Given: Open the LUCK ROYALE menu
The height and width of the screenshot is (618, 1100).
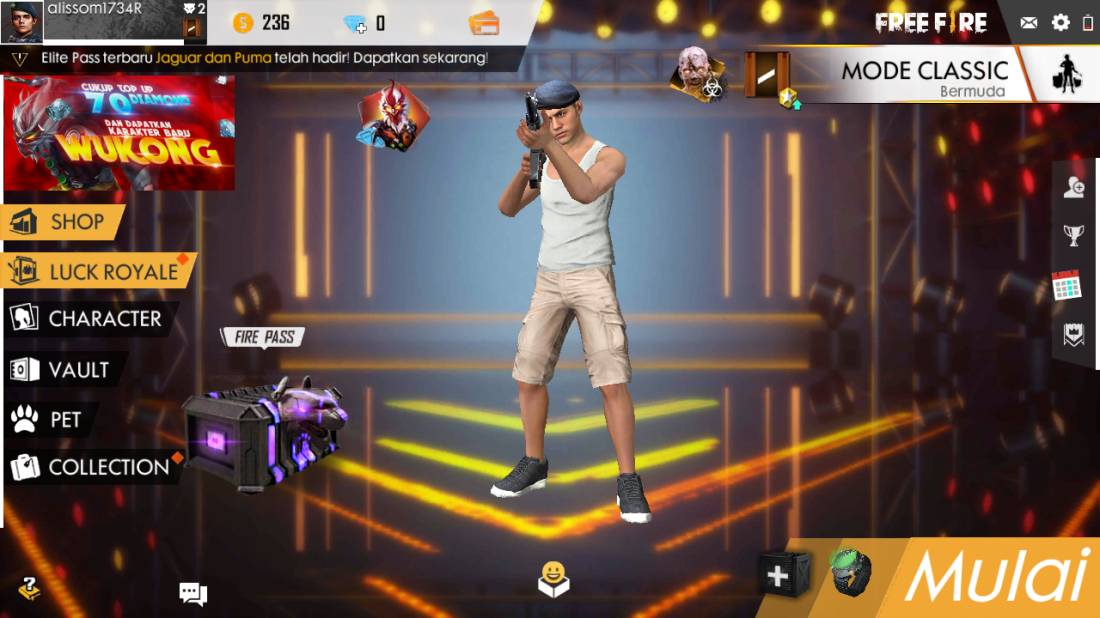Looking at the screenshot, I should [x=97, y=271].
